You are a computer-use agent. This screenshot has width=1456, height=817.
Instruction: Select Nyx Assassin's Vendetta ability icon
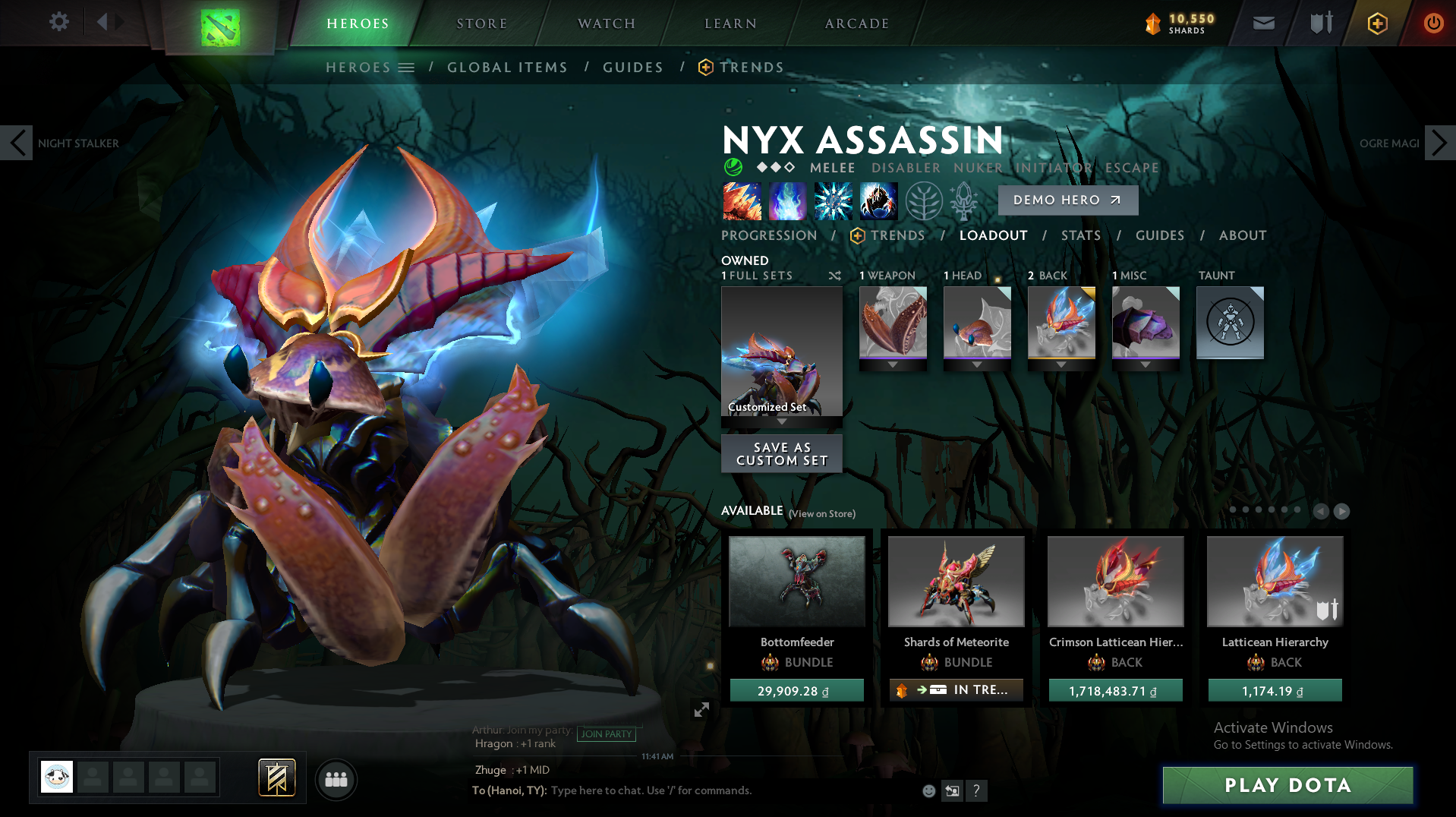coord(878,201)
